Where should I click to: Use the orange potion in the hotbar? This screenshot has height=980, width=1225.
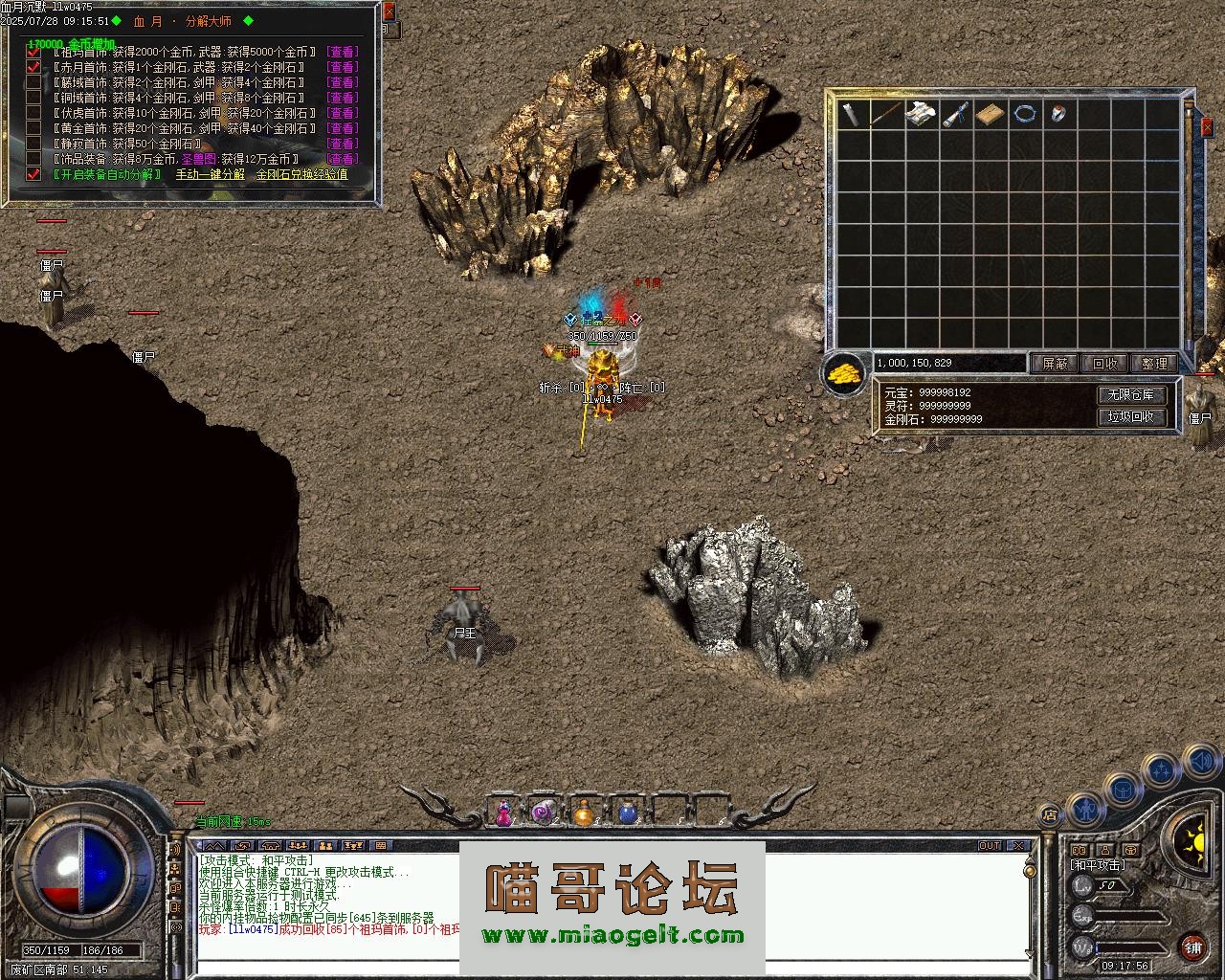tap(584, 813)
